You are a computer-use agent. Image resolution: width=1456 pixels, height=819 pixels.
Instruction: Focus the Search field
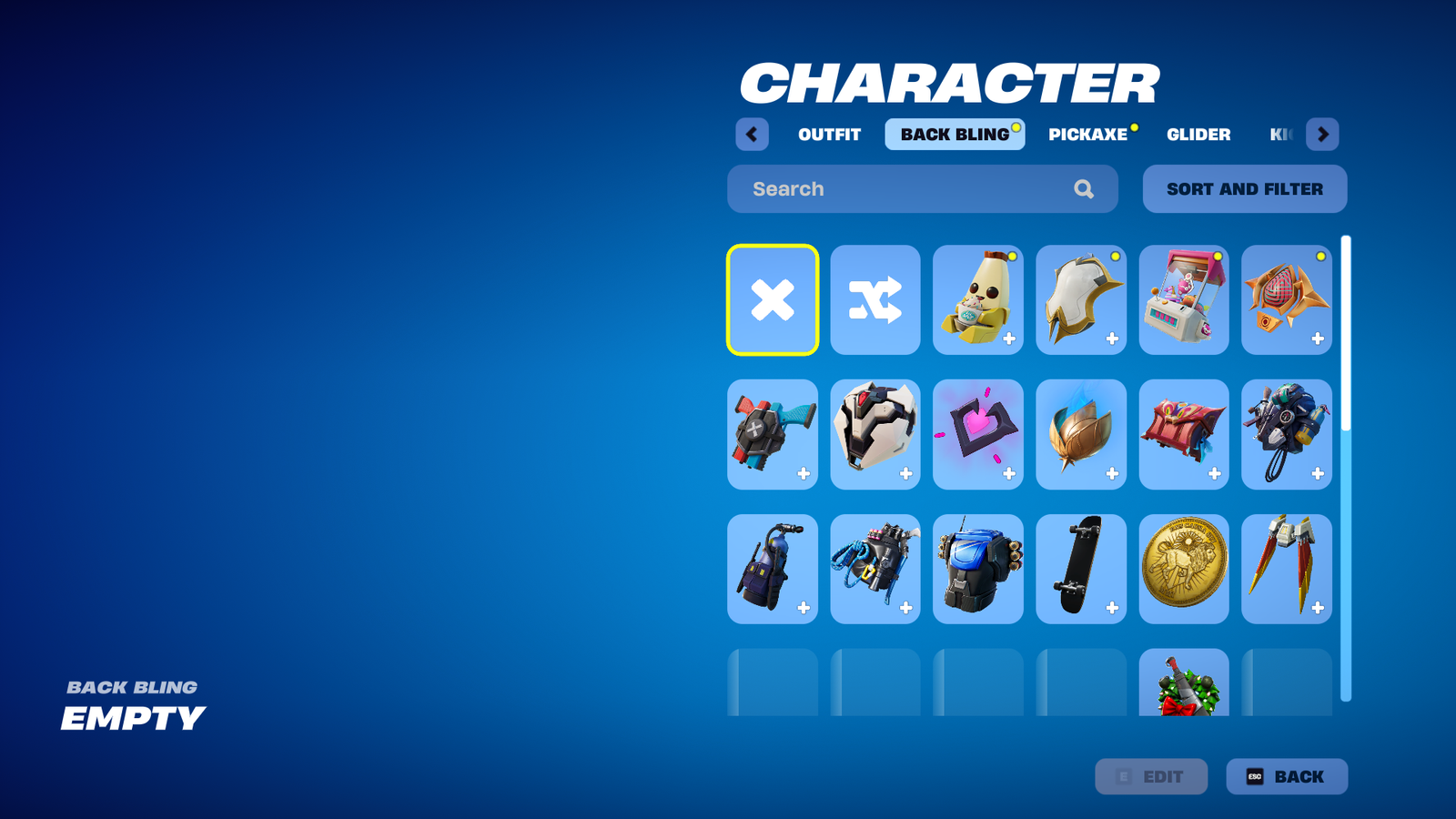[910, 189]
